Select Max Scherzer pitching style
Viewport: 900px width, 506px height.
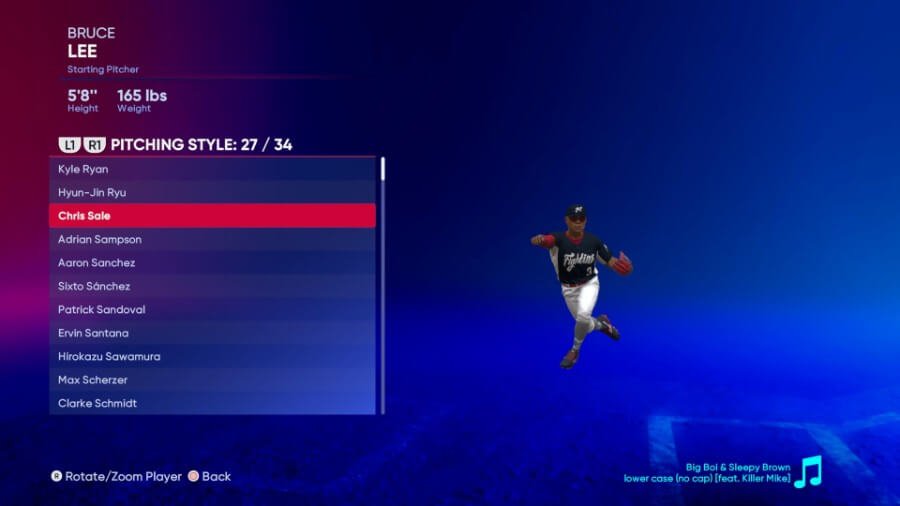(212, 380)
